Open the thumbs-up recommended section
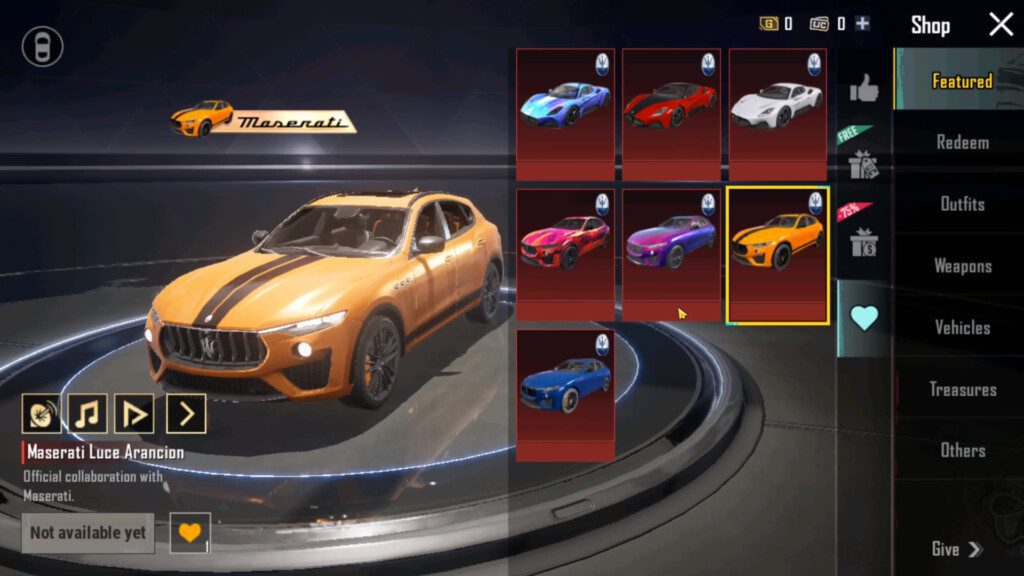This screenshot has width=1024, height=576. point(864,89)
